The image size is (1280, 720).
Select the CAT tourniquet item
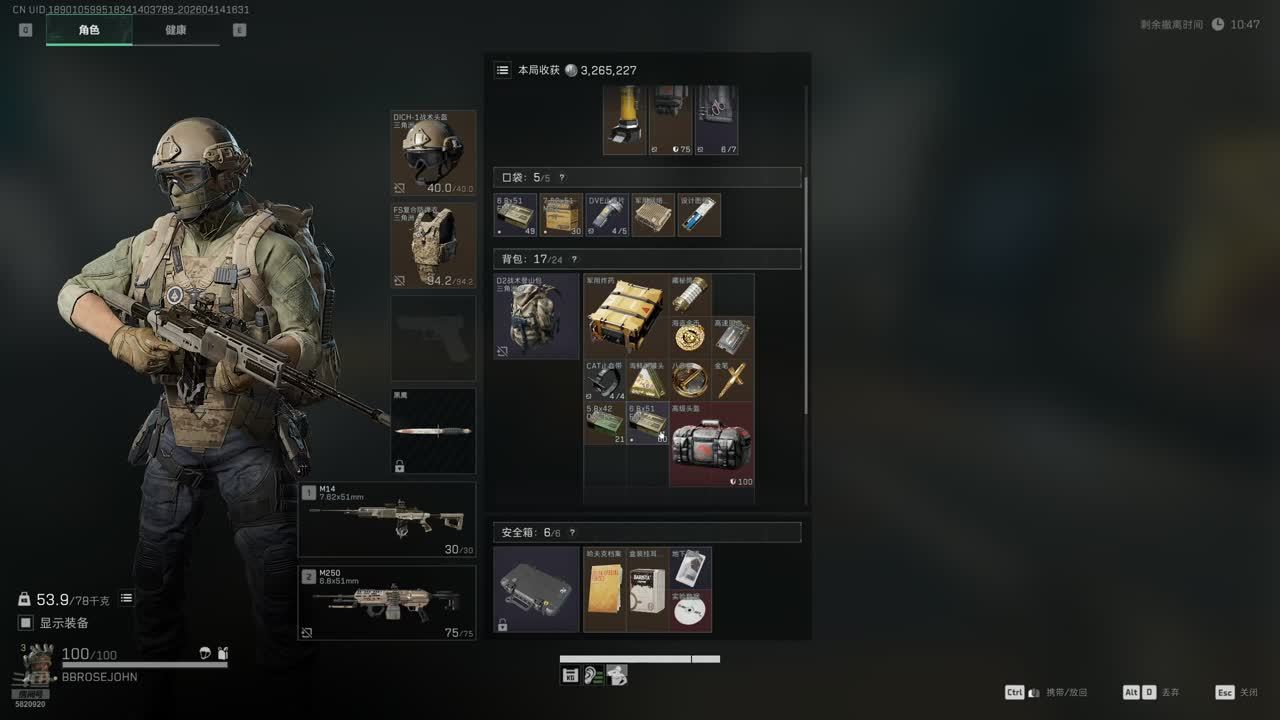click(604, 380)
